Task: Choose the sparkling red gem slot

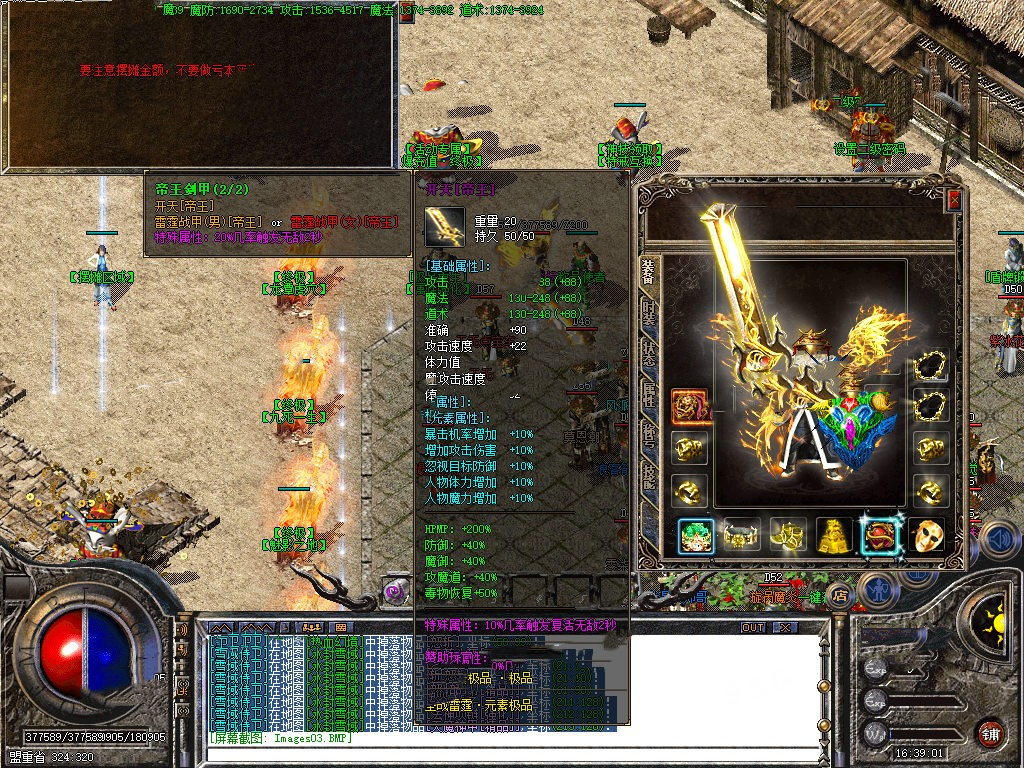Action: click(881, 537)
